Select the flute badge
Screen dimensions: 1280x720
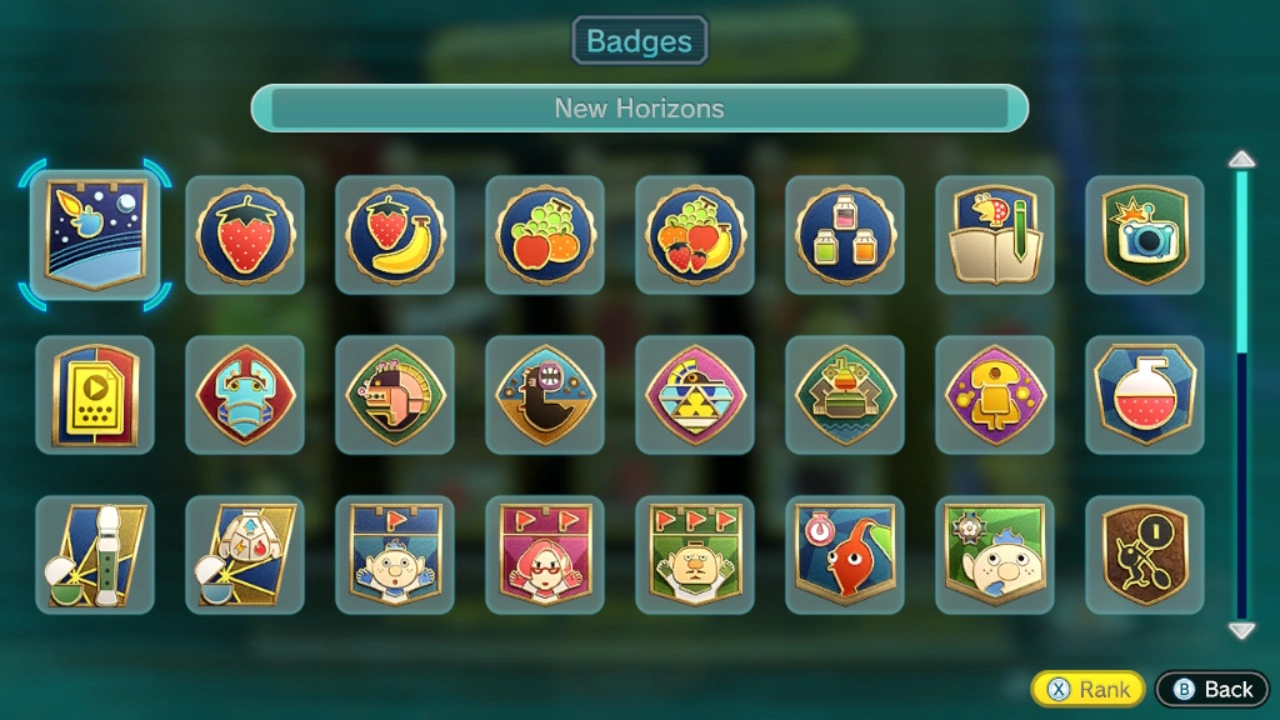point(95,555)
